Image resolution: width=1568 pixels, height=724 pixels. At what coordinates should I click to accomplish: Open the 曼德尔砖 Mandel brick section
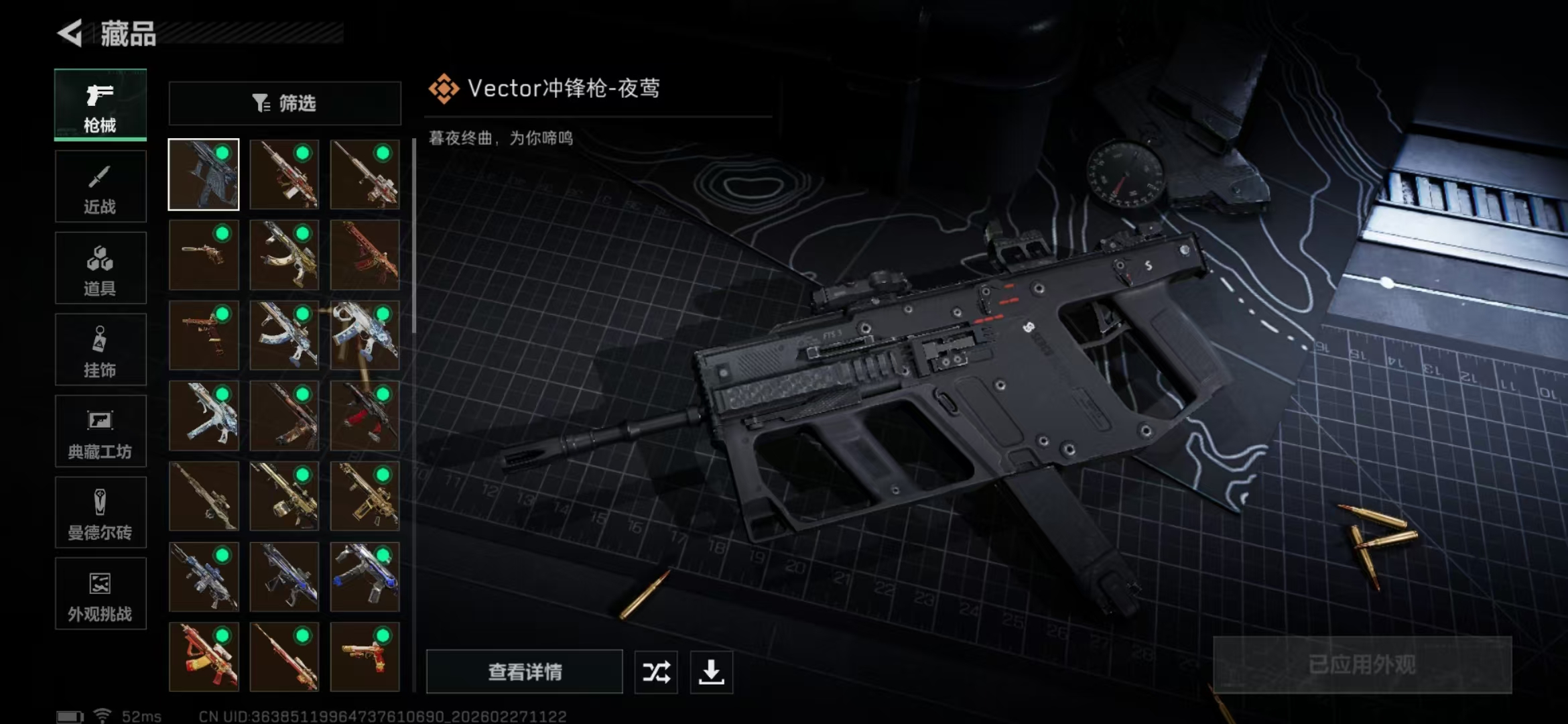(100, 512)
